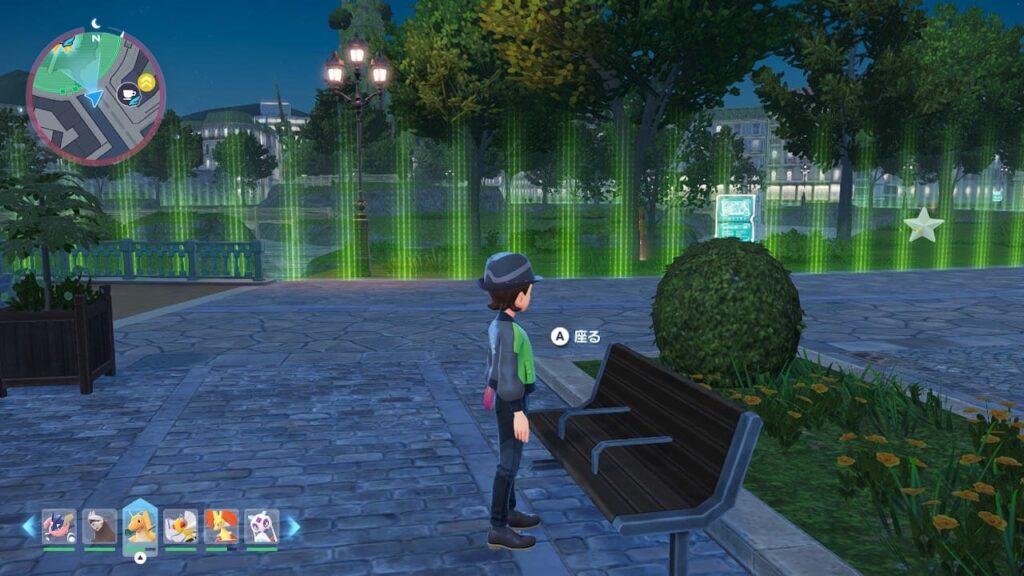Select Greninja in the party bar

(59, 526)
